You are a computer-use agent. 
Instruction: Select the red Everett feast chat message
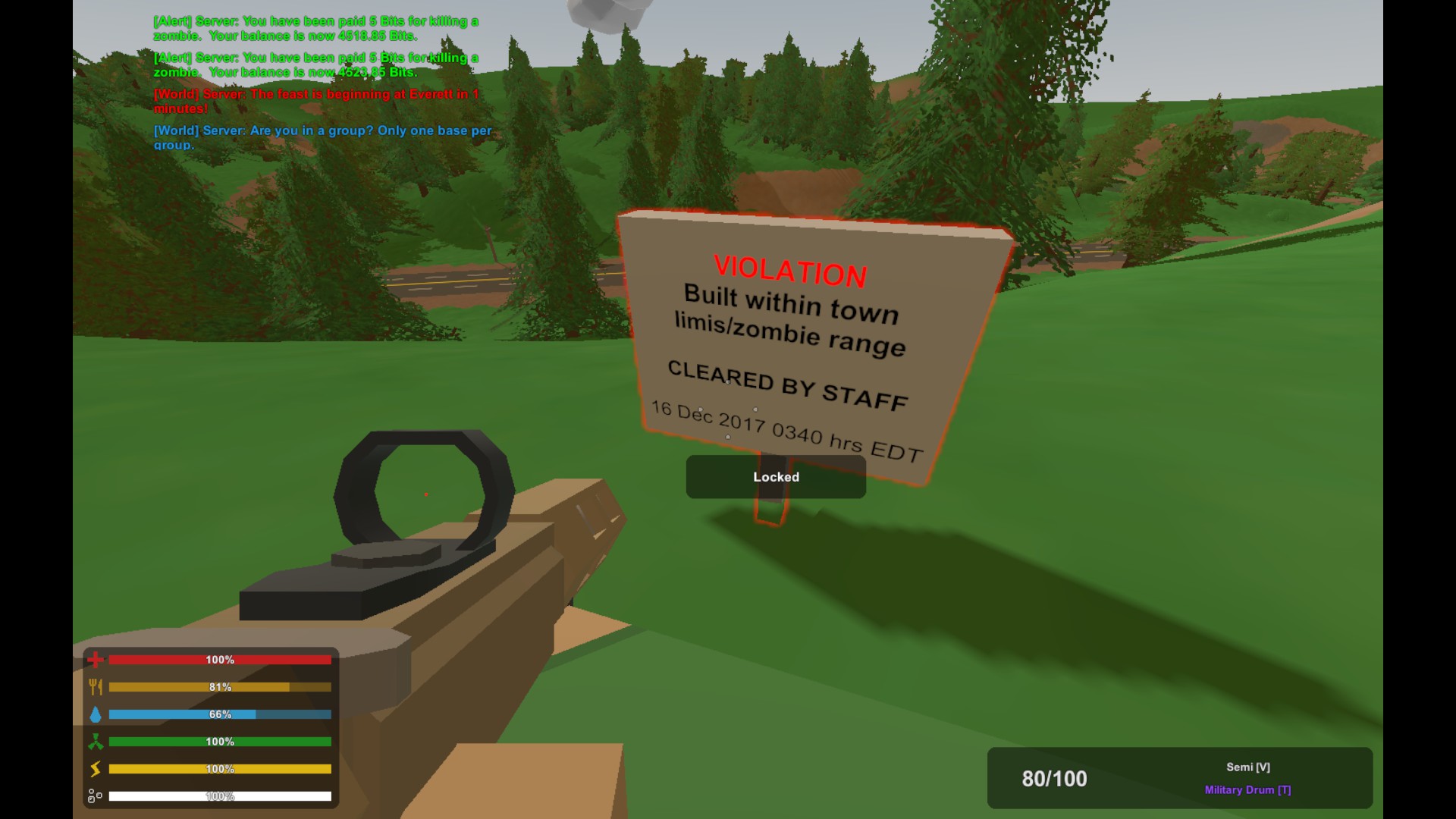pos(316,101)
